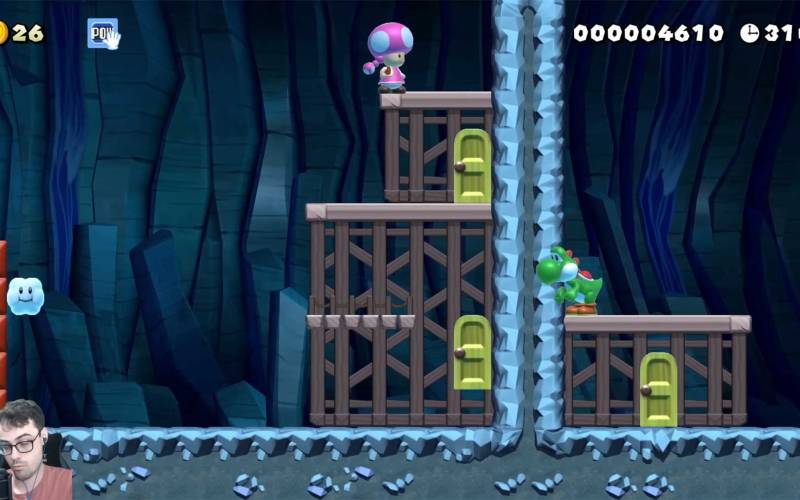
Task: Tap the POW block item icon
Action: coord(102,33)
